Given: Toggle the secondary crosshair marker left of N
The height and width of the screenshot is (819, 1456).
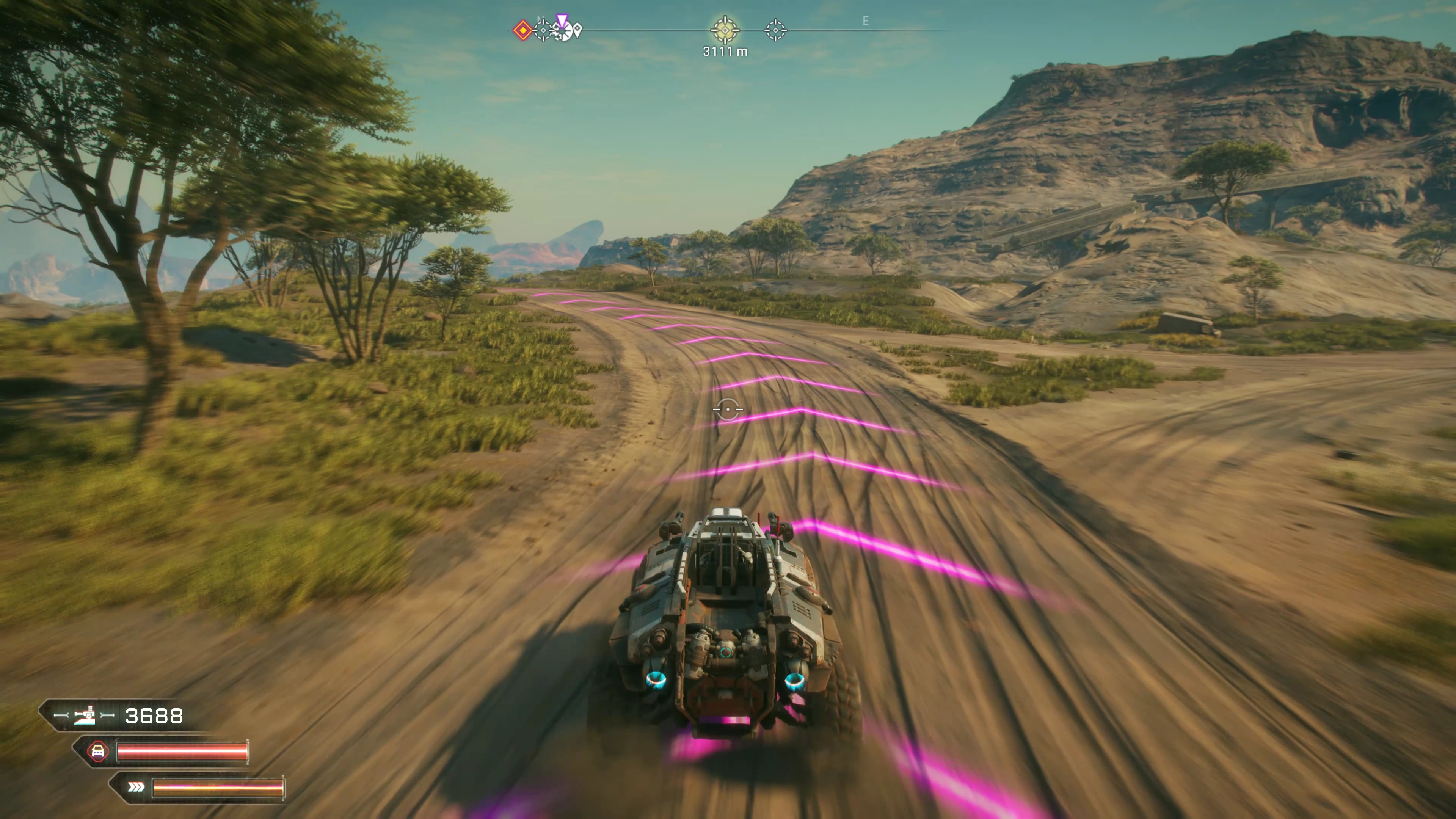Looking at the screenshot, I should tap(543, 30).
